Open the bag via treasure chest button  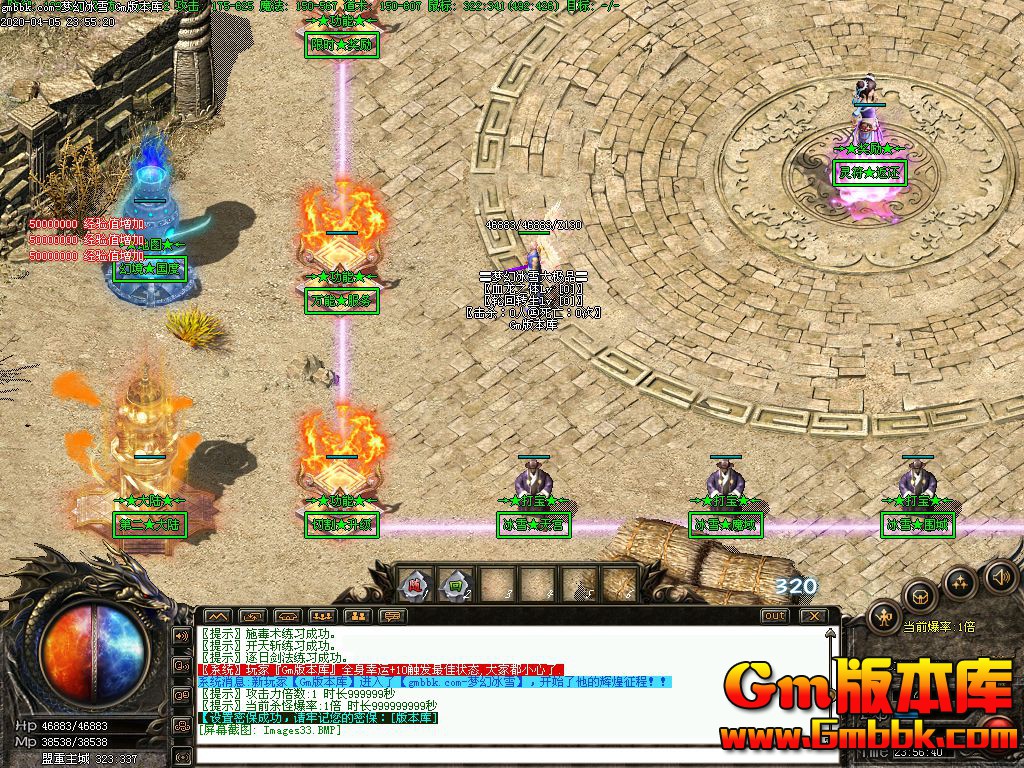(919, 597)
